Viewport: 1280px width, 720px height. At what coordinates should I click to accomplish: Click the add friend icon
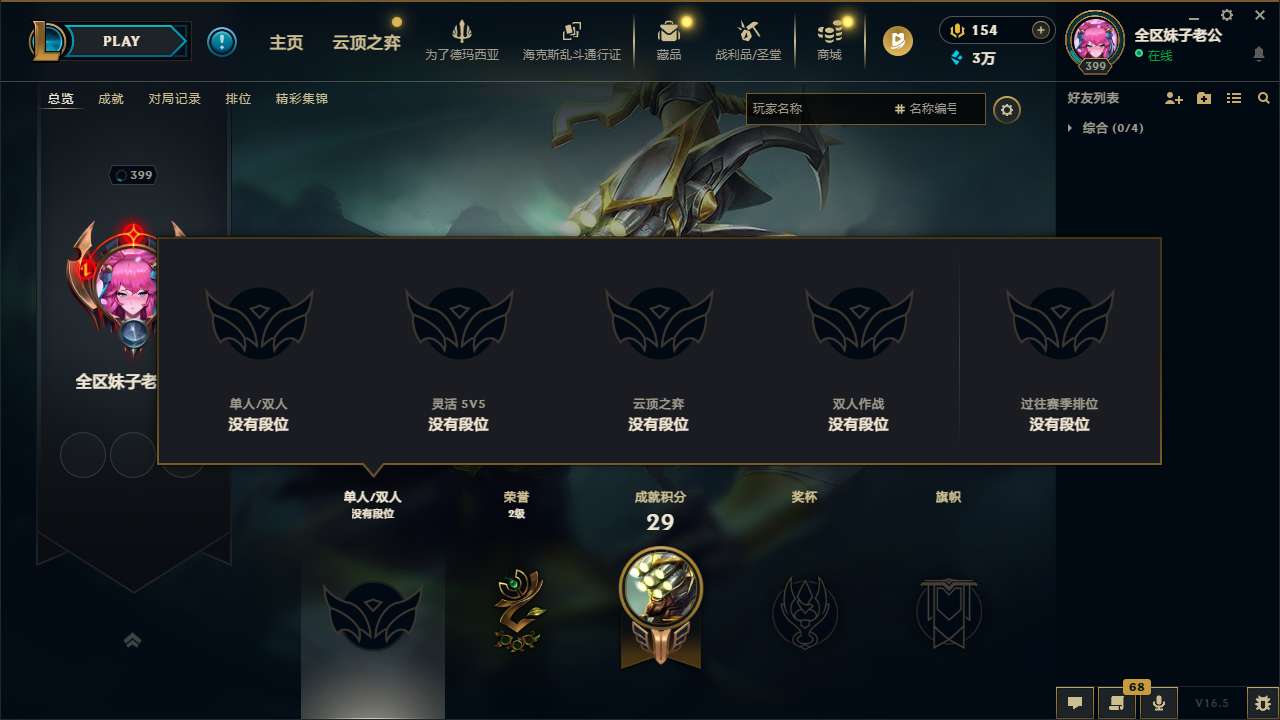click(1171, 98)
